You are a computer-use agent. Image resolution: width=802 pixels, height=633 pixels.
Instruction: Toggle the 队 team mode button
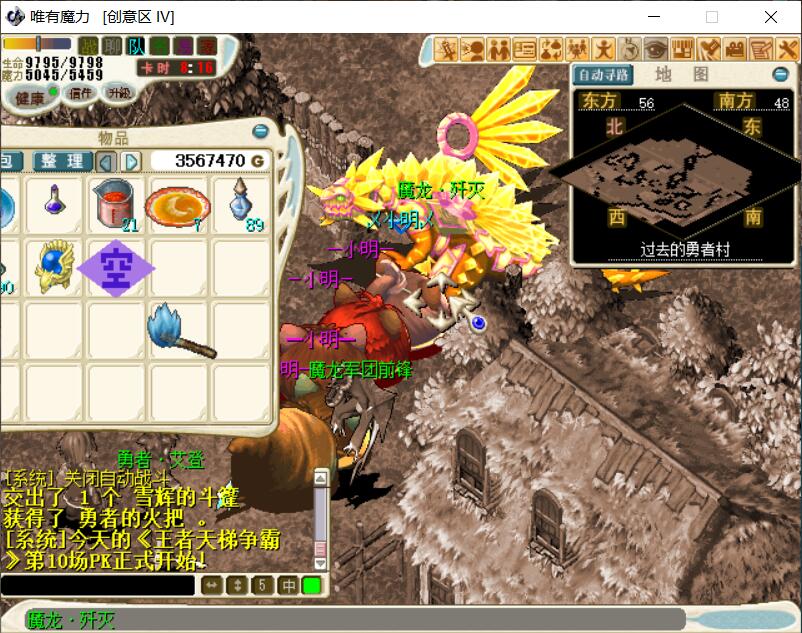point(136,45)
